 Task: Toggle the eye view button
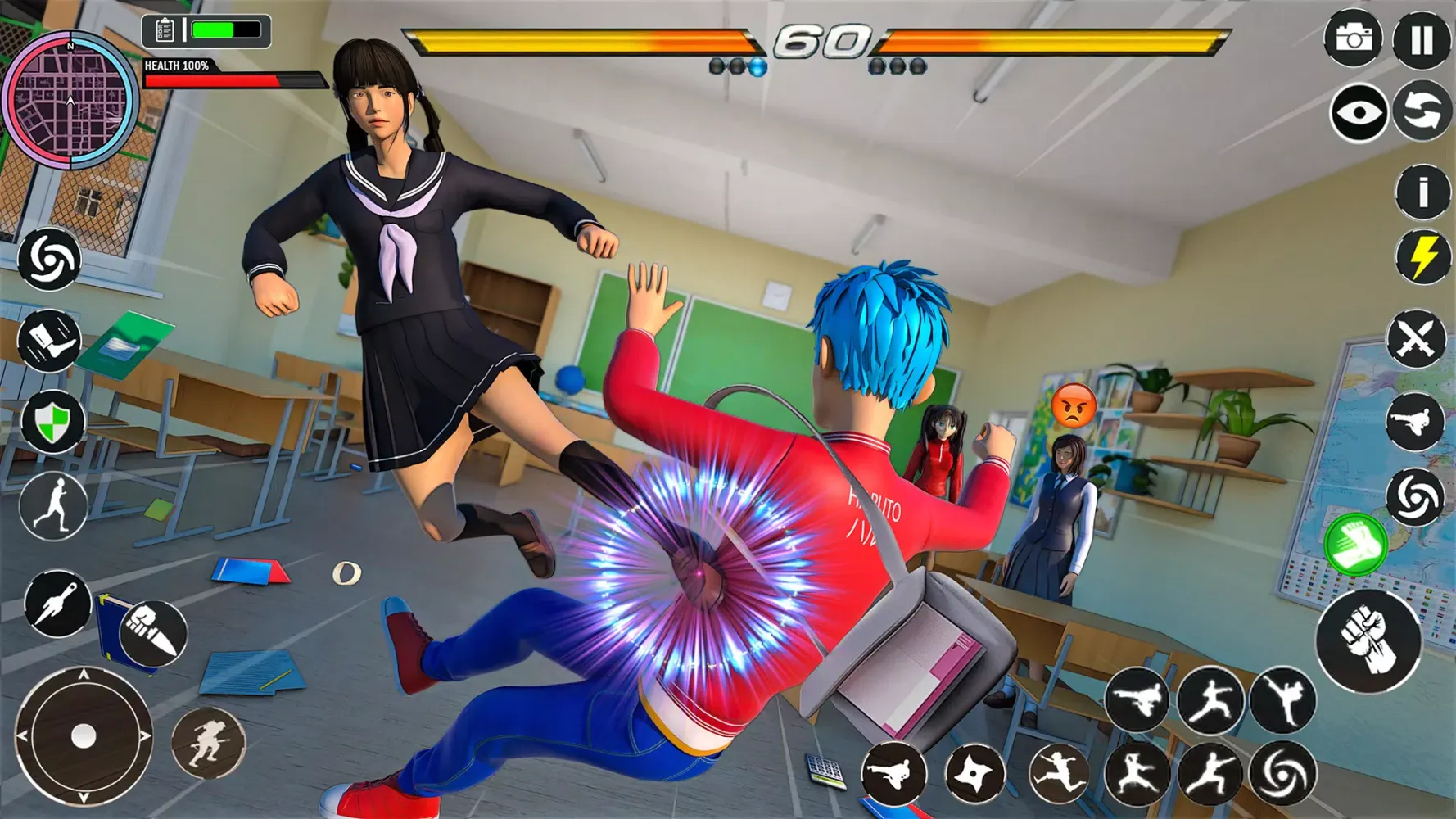tap(1358, 112)
